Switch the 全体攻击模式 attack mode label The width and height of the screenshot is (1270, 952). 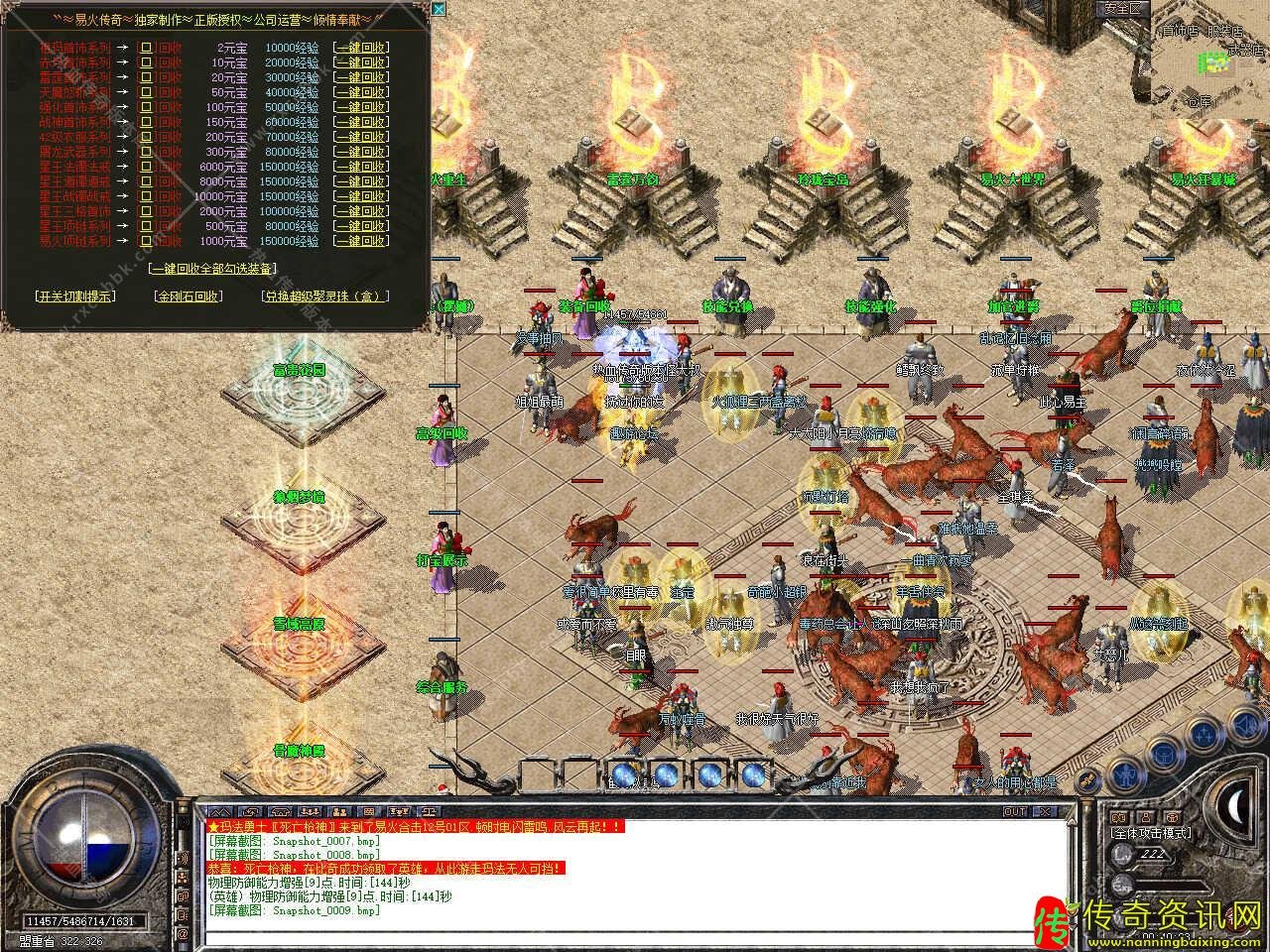click(1151, 833)
